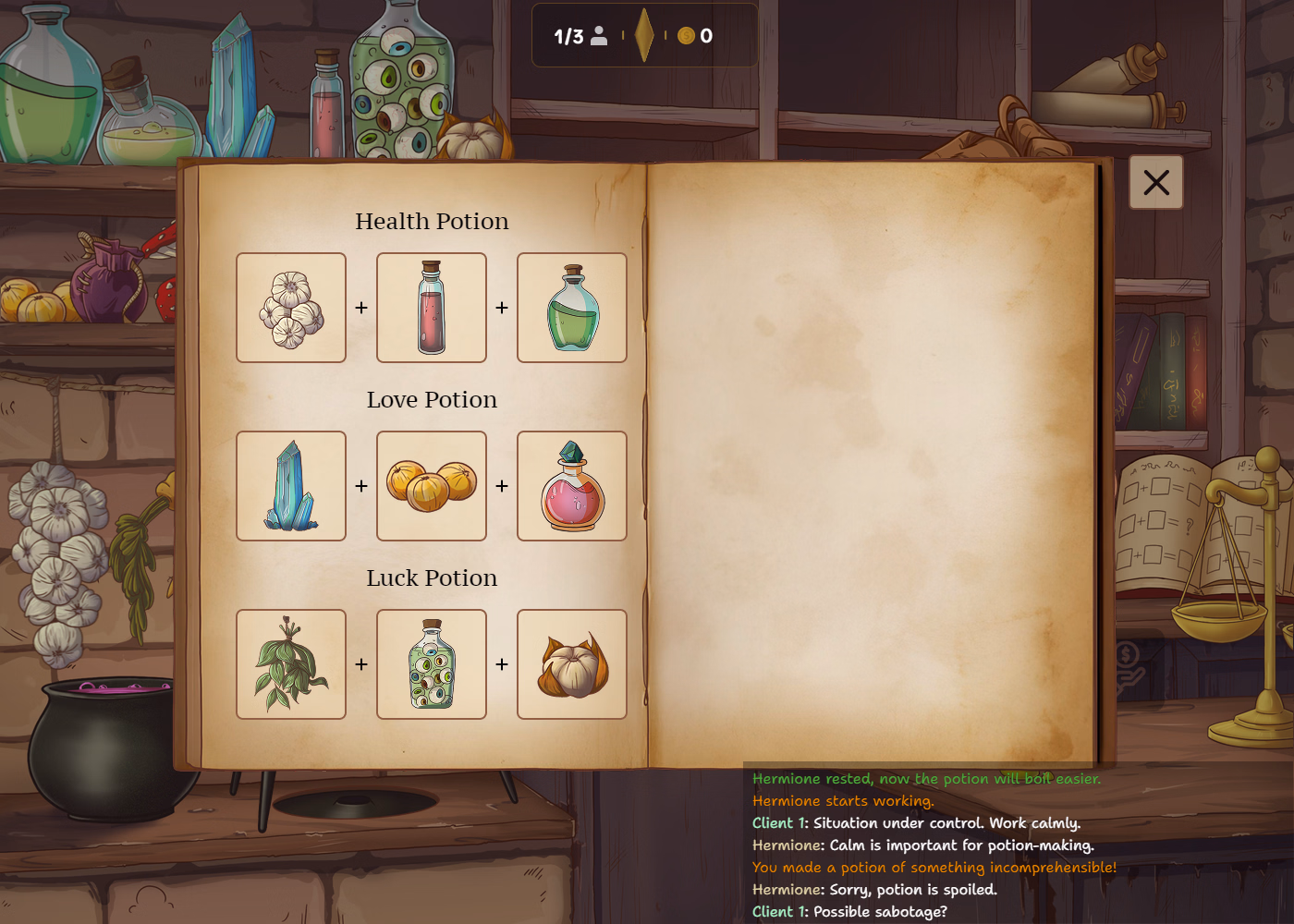Viewport: 1294px width, 924px height.
Task: Close the recipe book with the X button
Action: tap(1155, 182)
